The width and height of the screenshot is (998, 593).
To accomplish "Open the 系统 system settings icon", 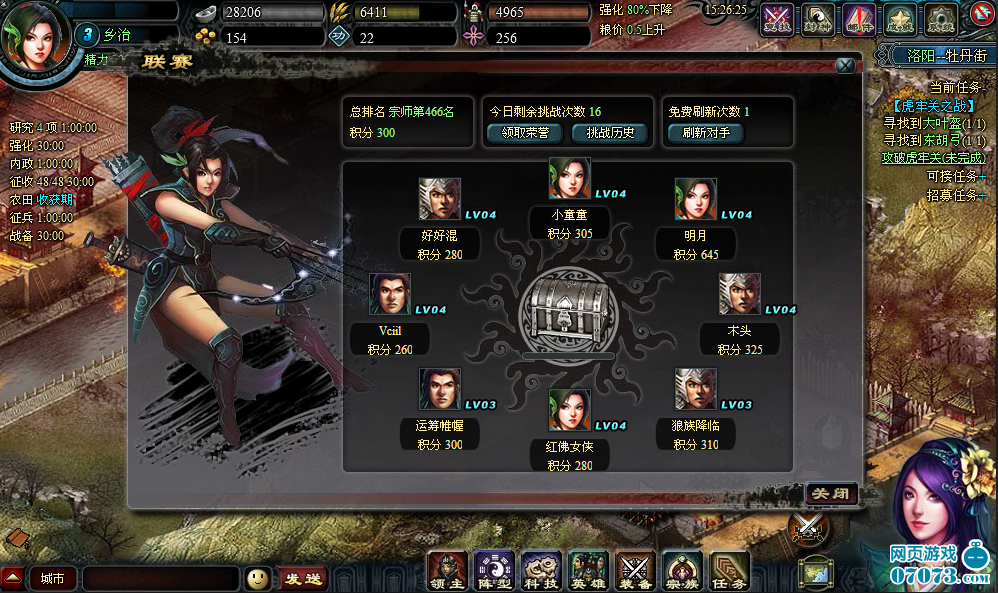I will coord(939,17).
